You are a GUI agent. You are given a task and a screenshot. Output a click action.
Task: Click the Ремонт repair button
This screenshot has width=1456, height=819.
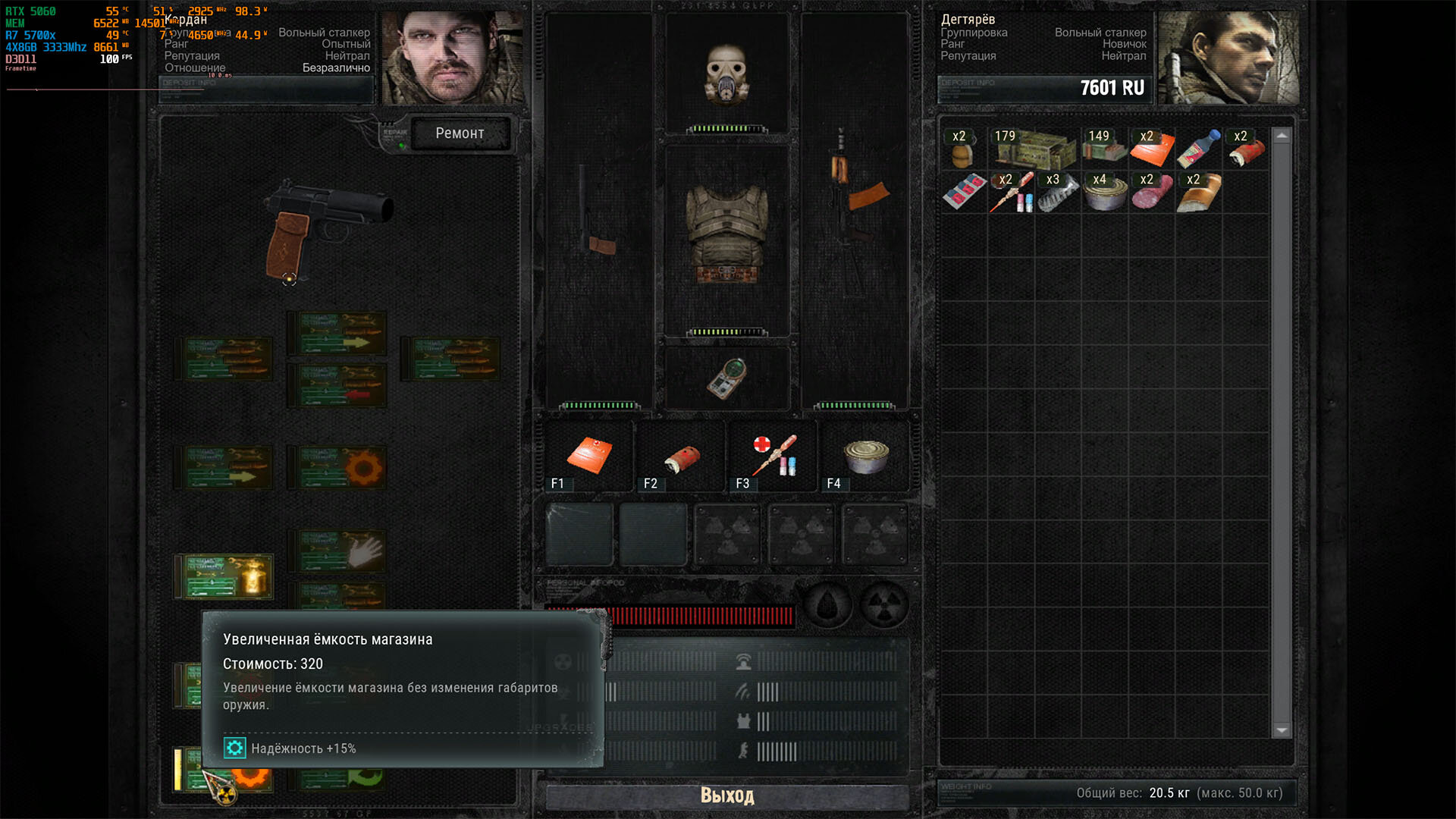(460, 133)
